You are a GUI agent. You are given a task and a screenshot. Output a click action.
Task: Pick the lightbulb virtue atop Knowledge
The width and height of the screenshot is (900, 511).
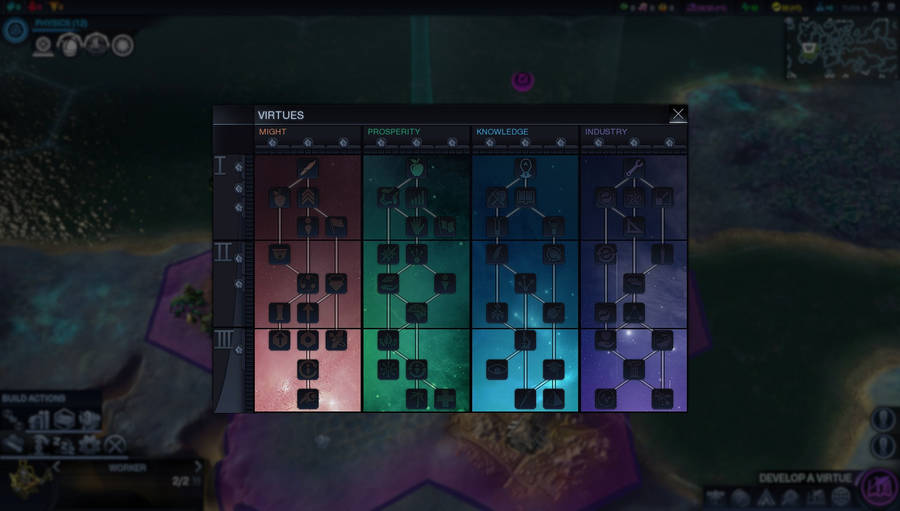click(x=526, y=168)
